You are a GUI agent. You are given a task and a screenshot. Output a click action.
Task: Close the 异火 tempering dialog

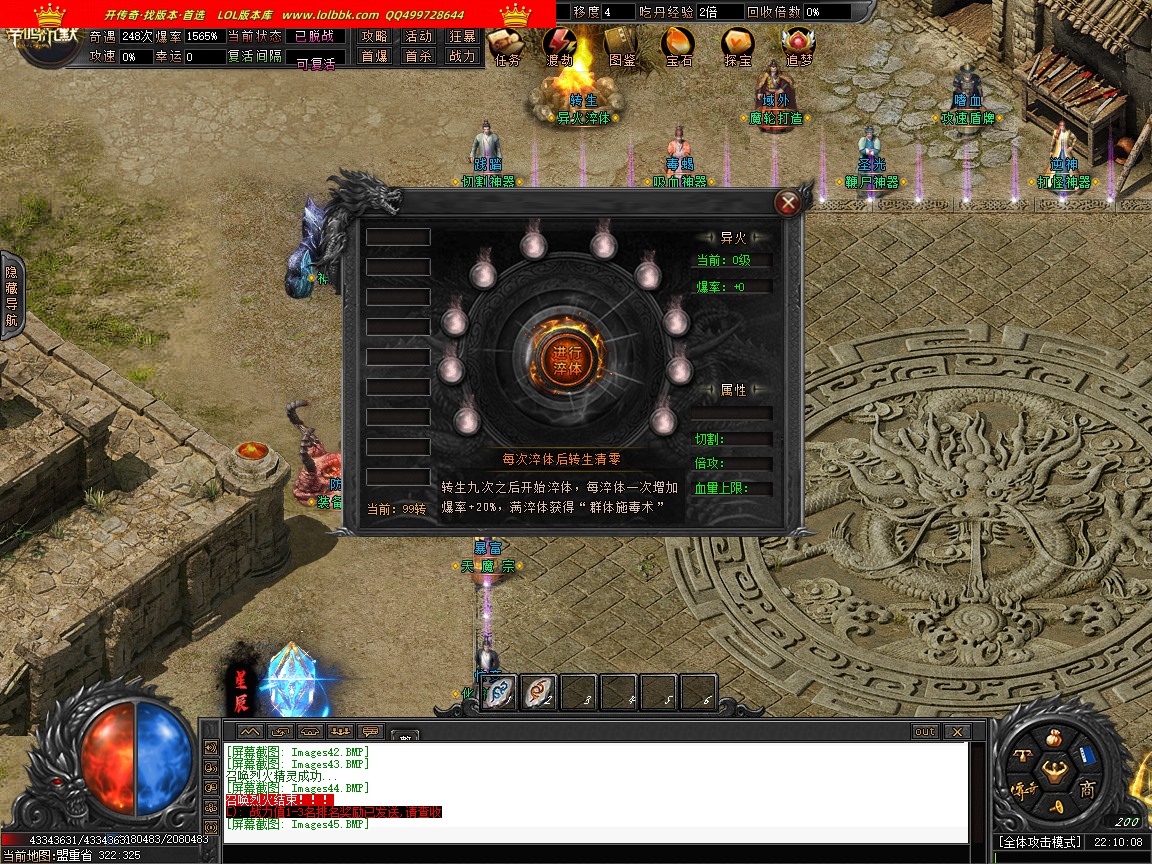coord(788,204)
